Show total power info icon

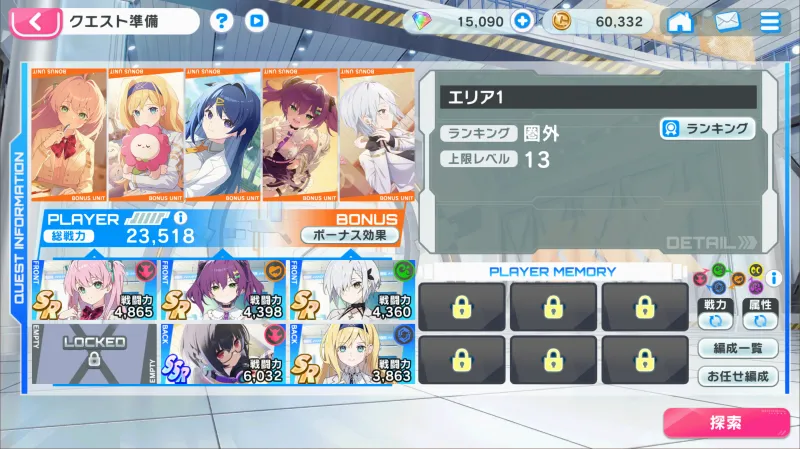tap(180, 217)
